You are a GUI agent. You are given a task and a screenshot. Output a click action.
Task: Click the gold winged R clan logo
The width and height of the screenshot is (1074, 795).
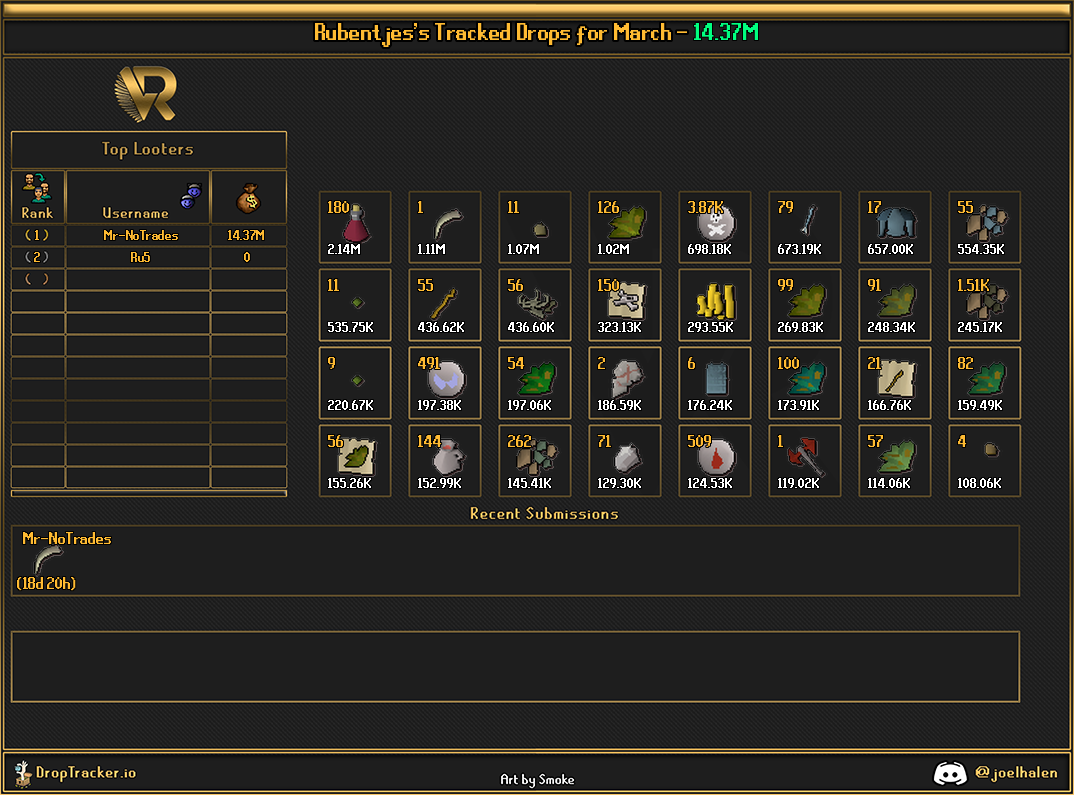coord(147,94)
